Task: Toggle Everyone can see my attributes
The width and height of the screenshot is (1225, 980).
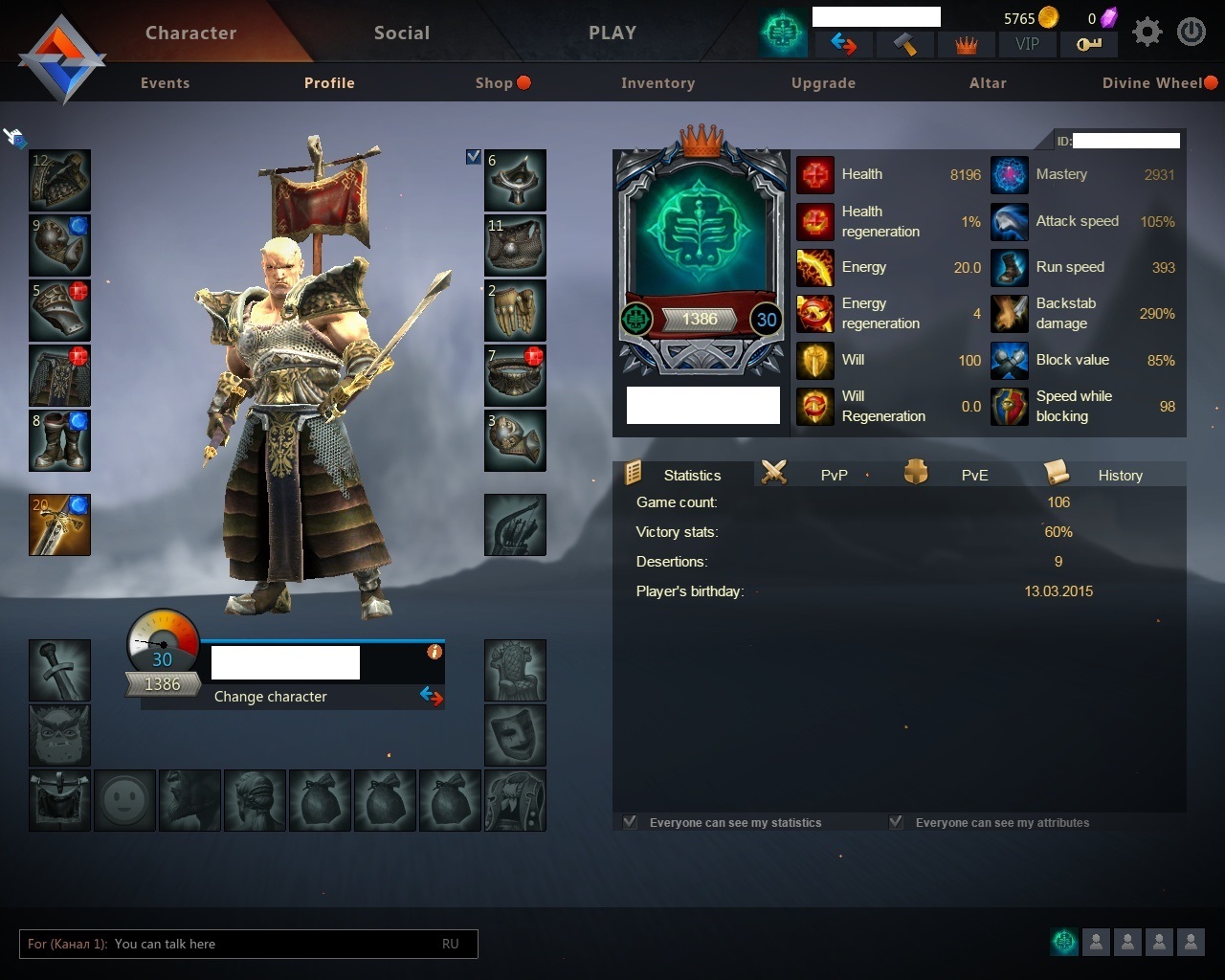Action: (x=897, y=822)
